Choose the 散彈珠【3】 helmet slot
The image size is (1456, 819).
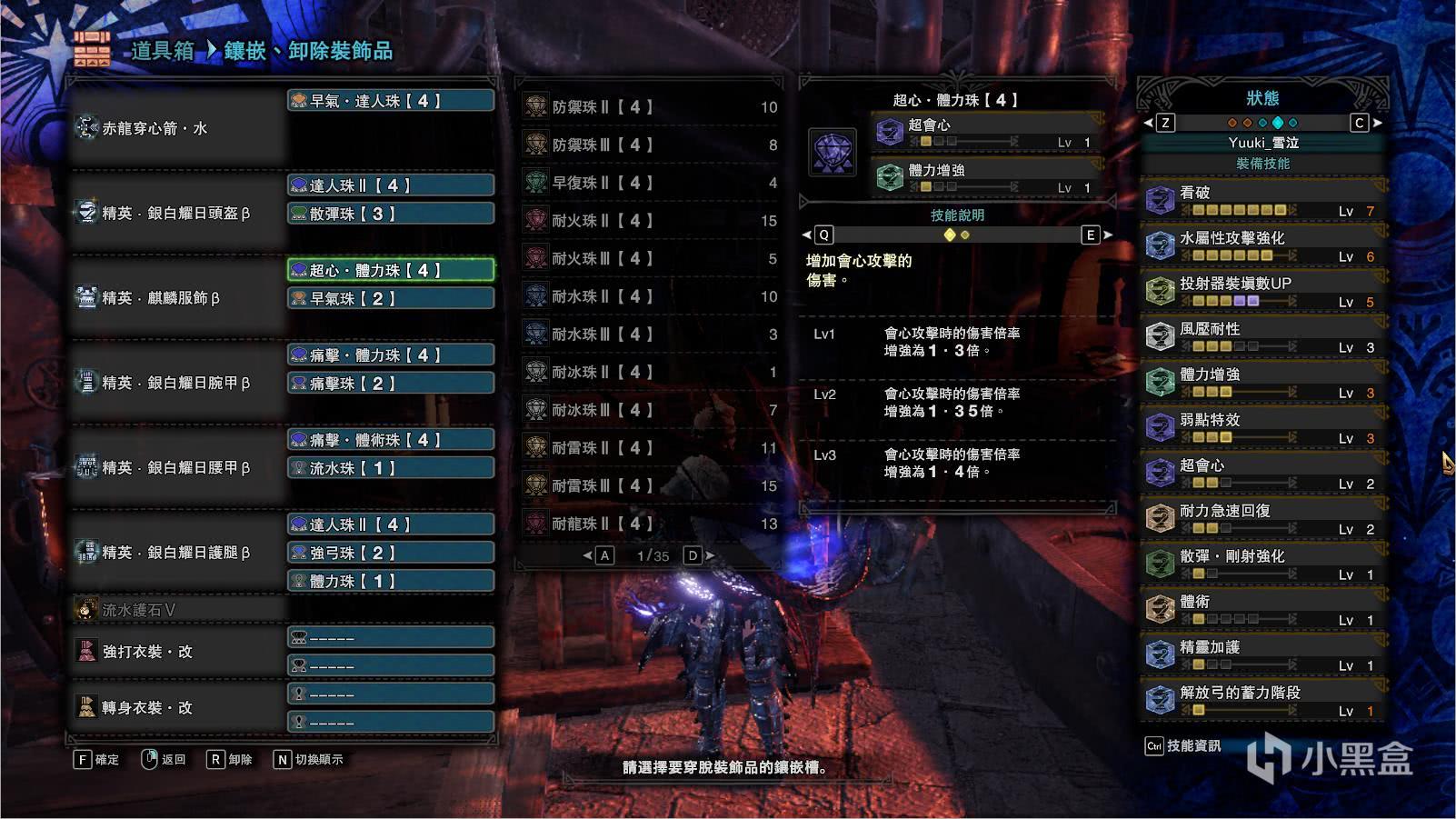click(x=391, y=214)
